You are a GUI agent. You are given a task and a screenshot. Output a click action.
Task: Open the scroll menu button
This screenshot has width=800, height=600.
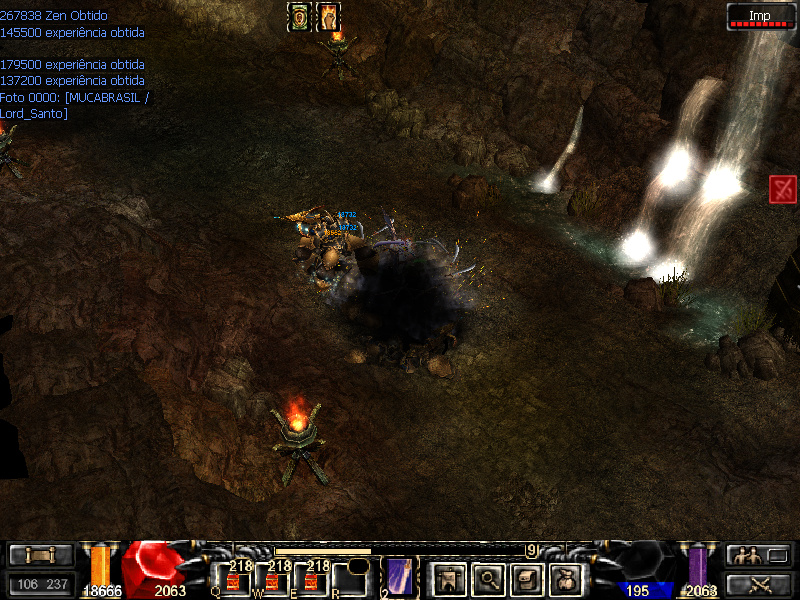(41, 555)
